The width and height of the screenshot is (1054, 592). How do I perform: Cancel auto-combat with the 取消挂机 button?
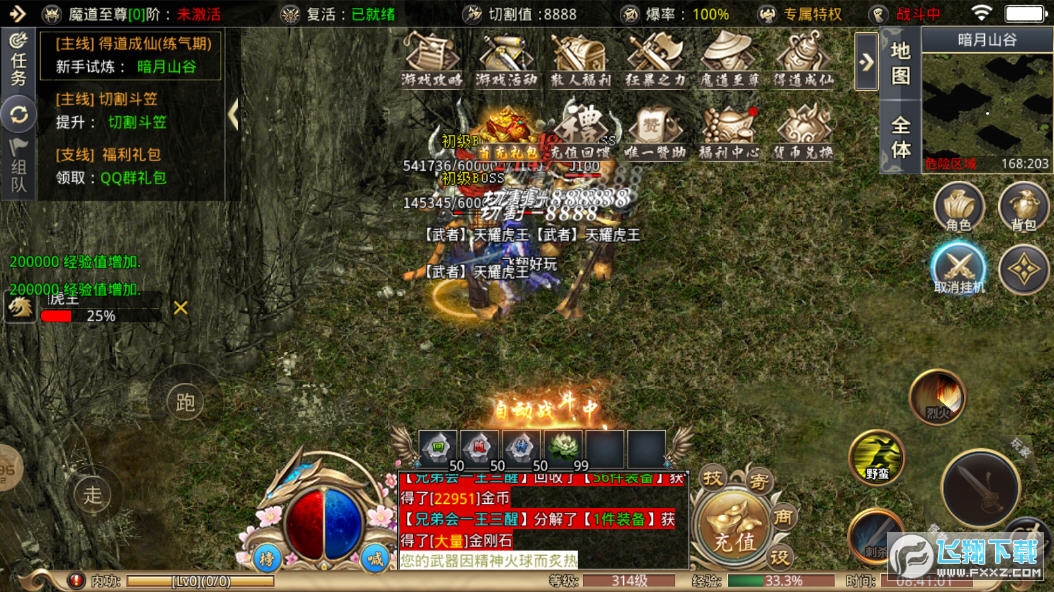959,268
